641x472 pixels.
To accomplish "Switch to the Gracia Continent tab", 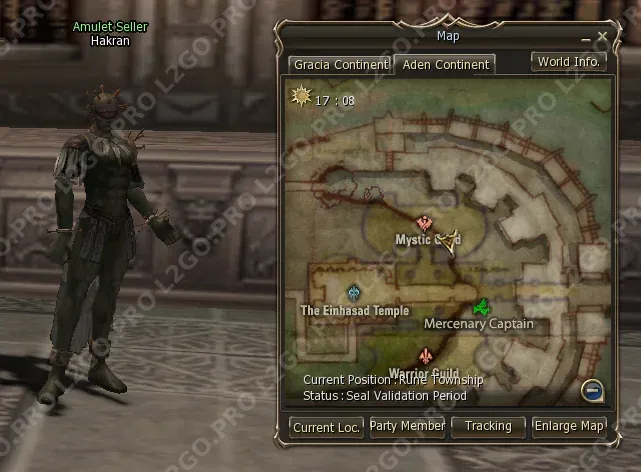I will [x=339, y=65].
